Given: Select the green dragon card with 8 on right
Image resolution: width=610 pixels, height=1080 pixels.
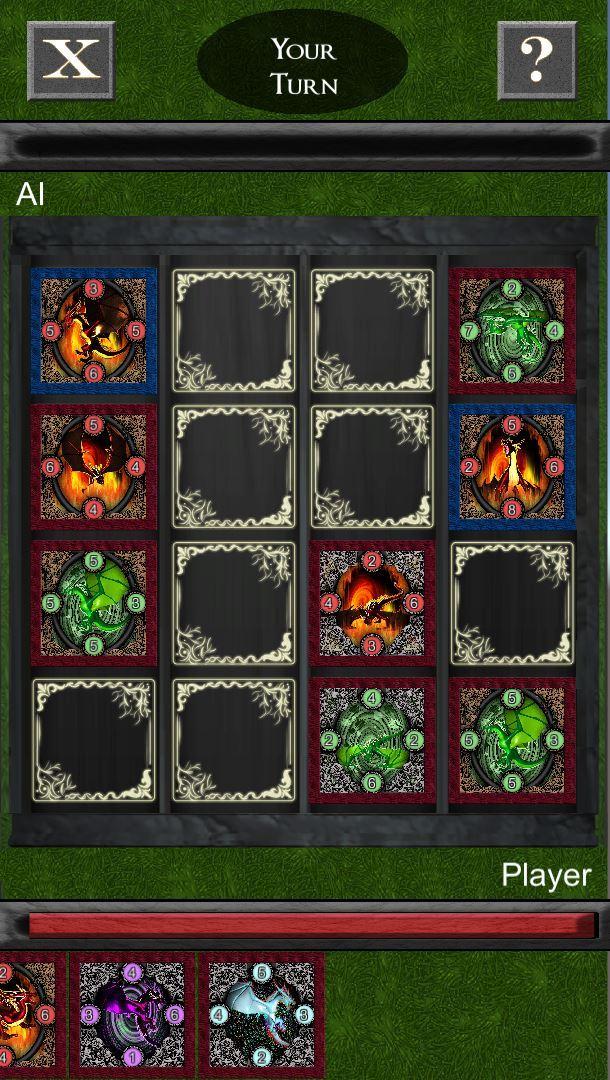Looking at the screenshot, I should click(94, 603).
